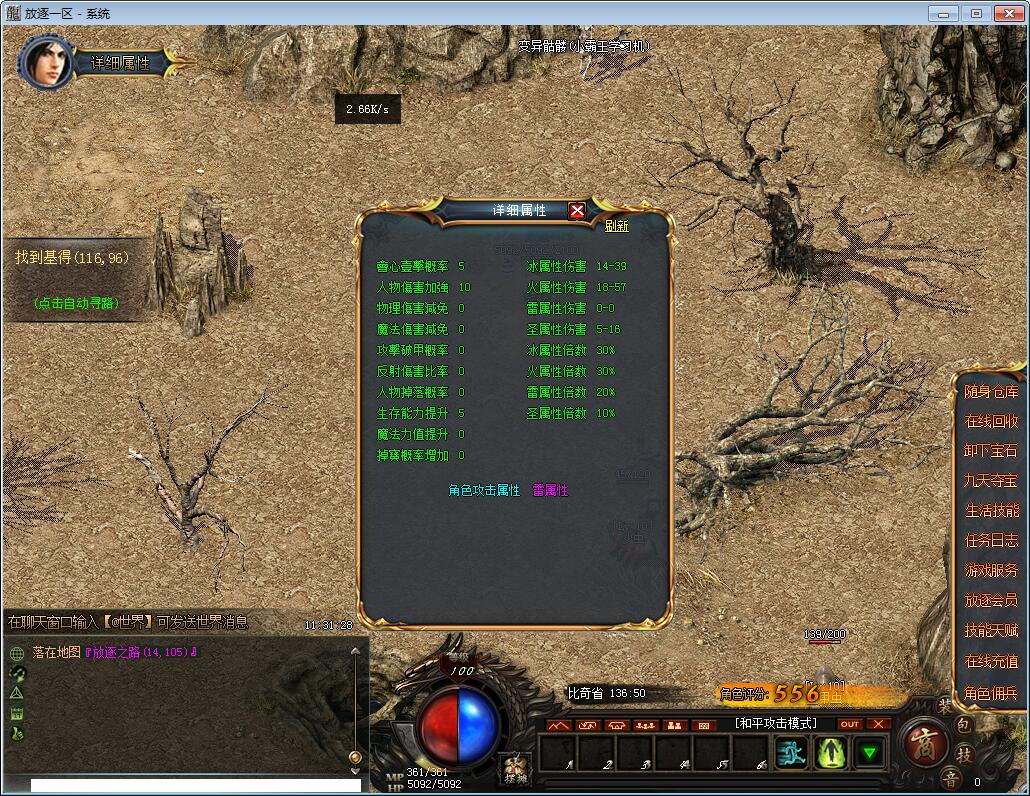This screenshot has height=796, width=1030.
Task: Open the 放逐会员 membership menu
Action: click(x=991, y=601)
